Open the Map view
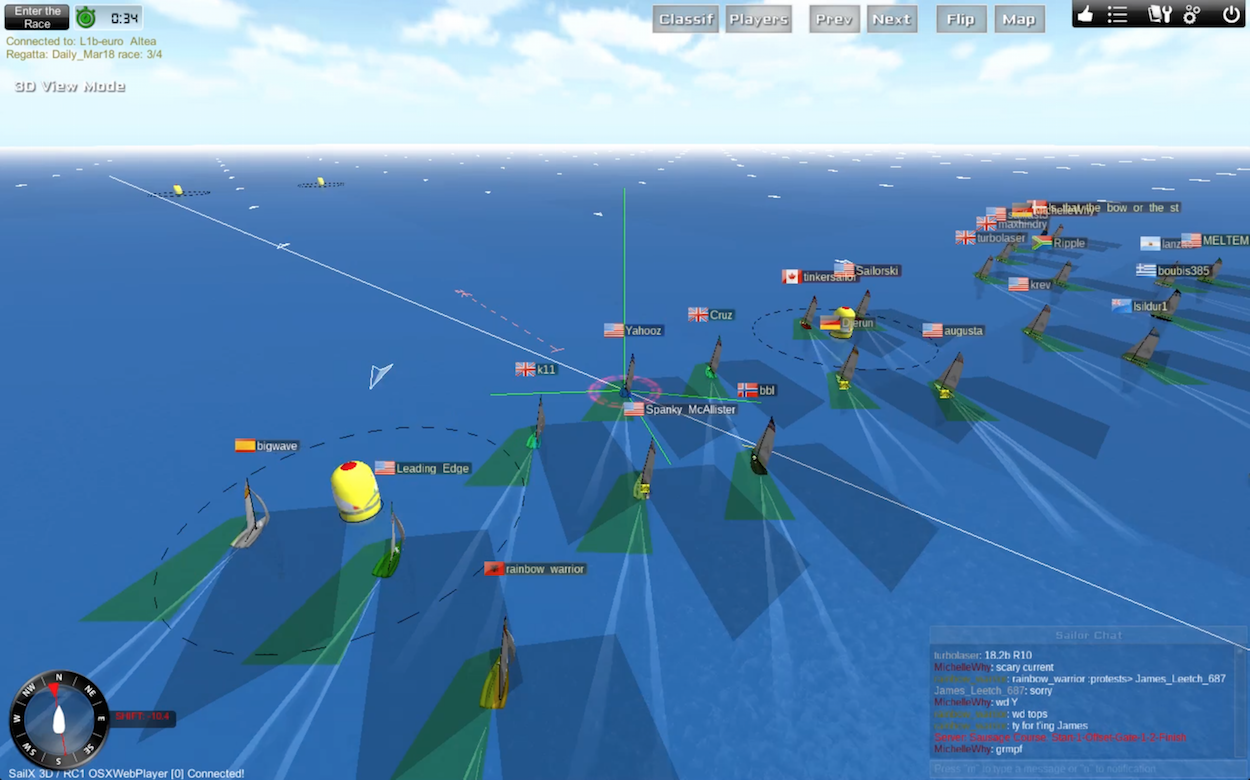Image resolution: width=1250 pixels, height=780 pixels. [1019, 19]
